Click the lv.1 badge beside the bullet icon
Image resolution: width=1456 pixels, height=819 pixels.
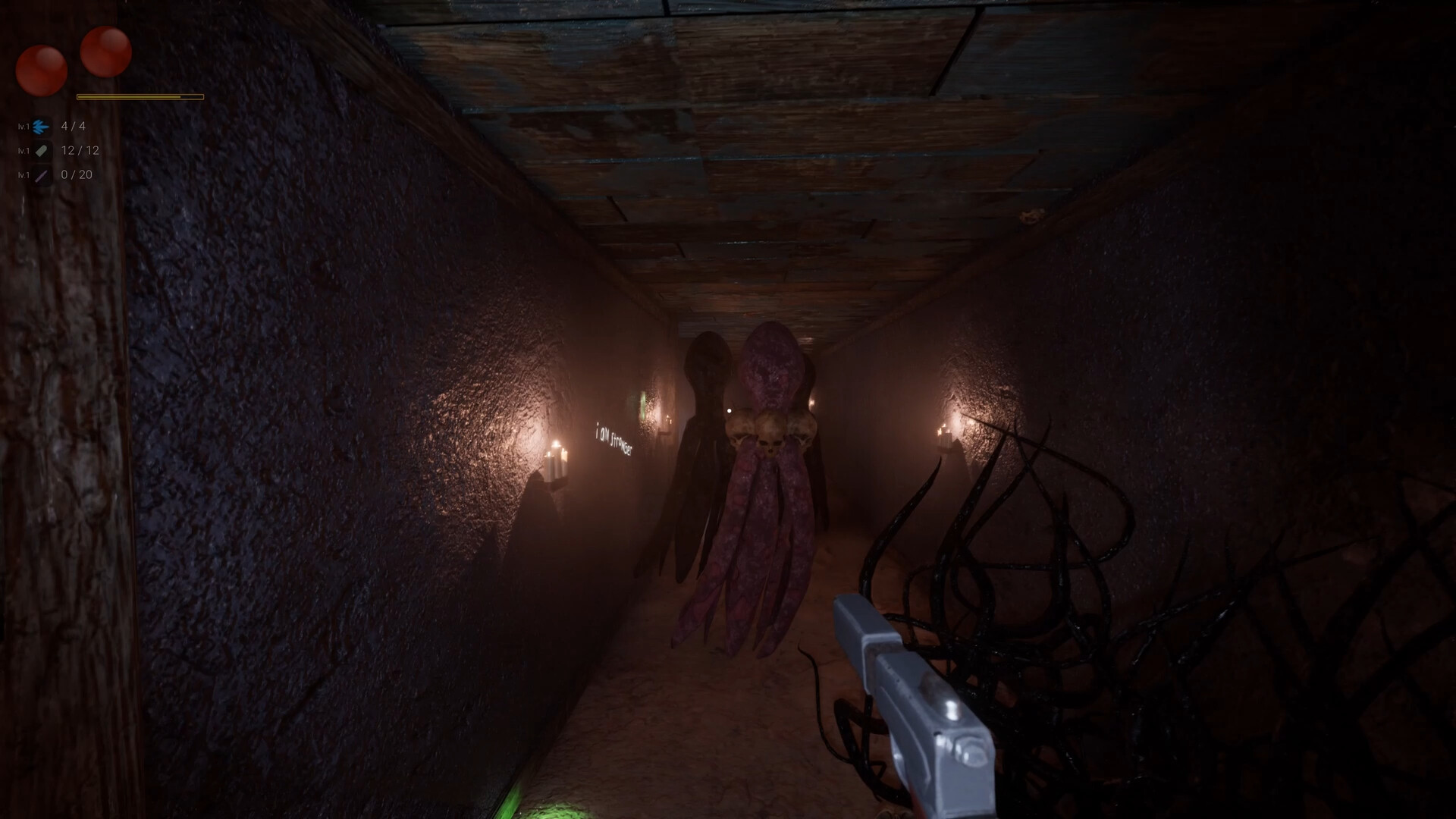24,150
